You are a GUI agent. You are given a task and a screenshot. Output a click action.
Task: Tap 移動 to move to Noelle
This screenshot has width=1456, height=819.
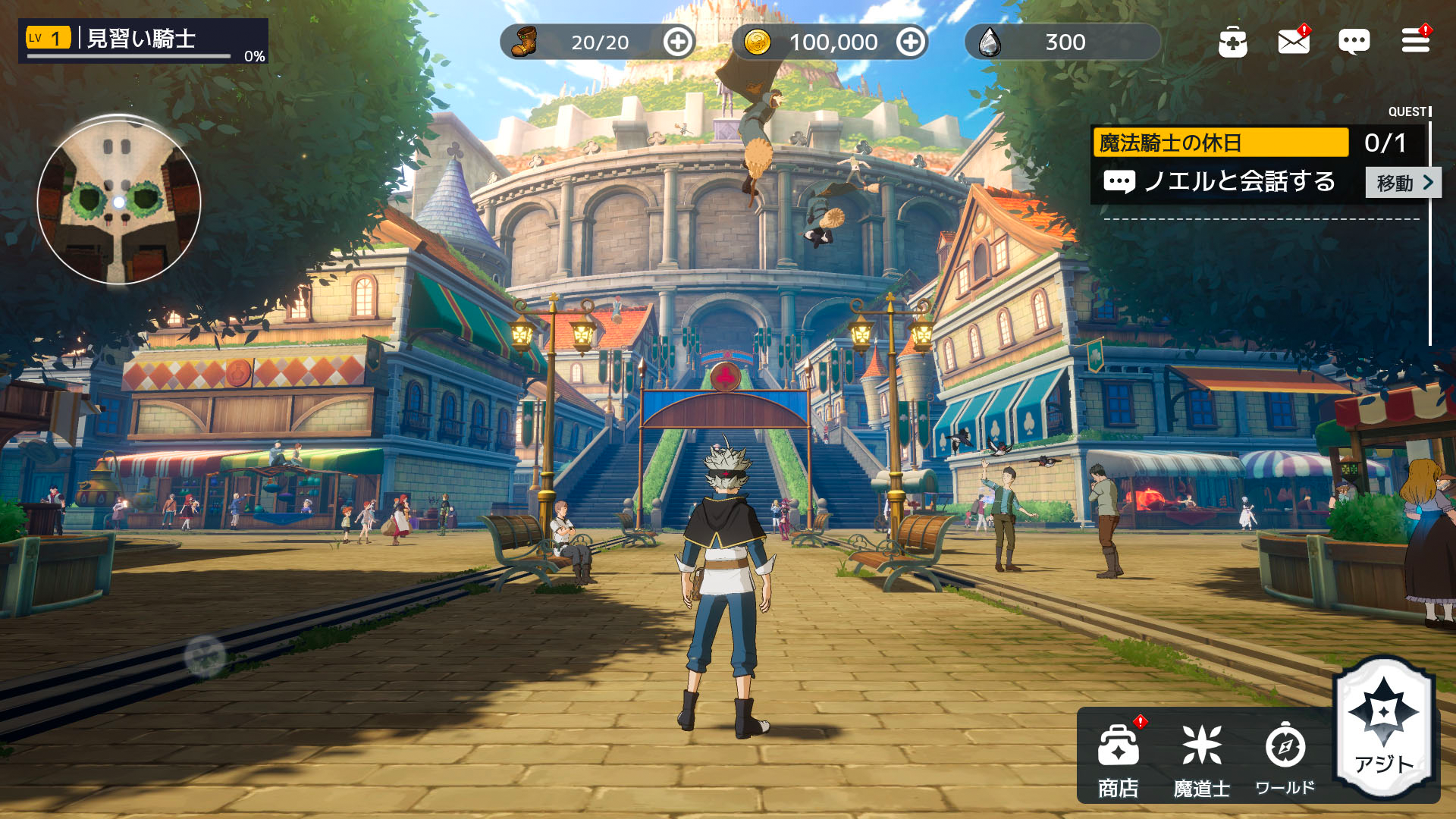(x=1400, y=183)
